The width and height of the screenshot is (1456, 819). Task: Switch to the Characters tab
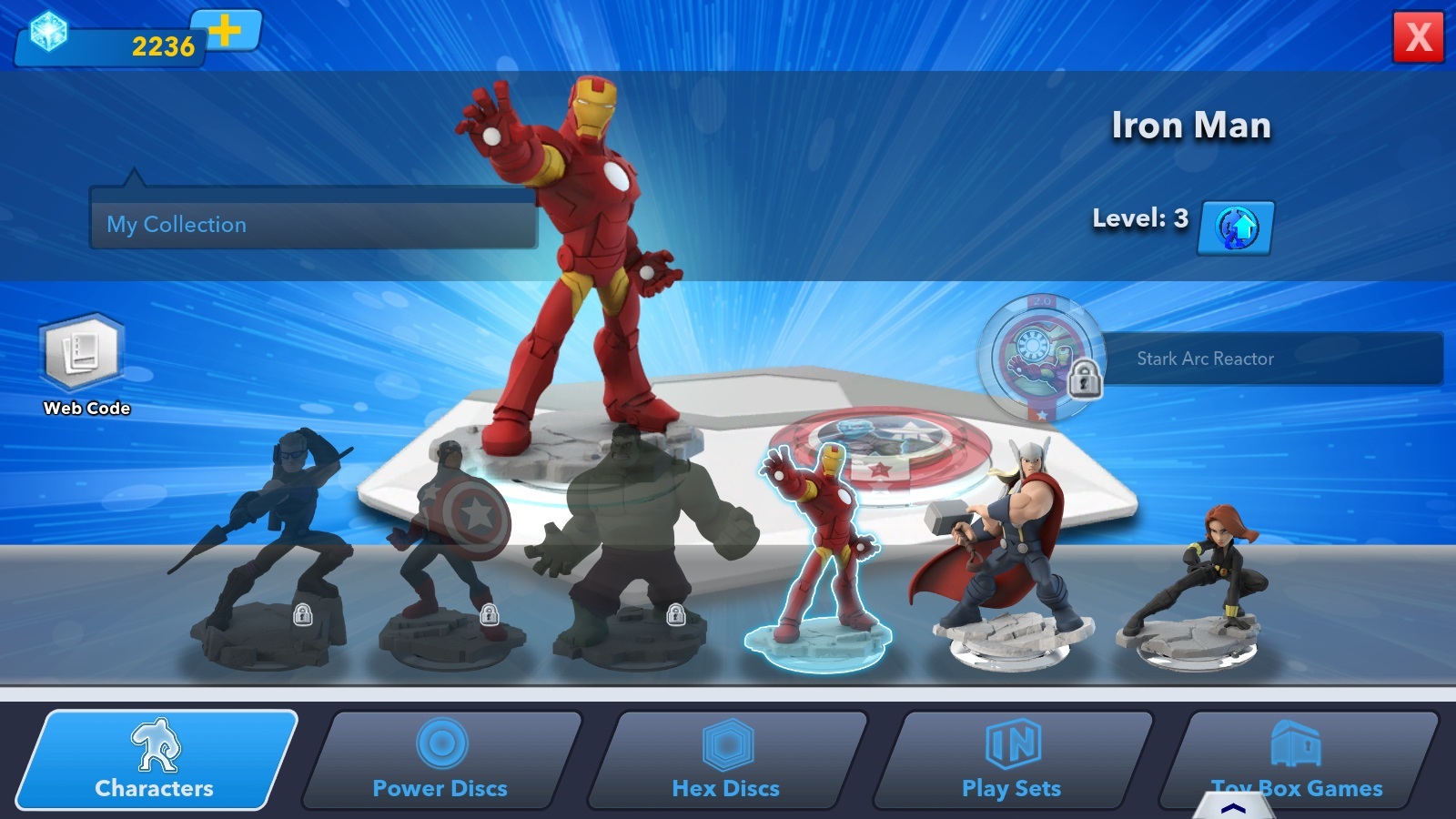[153, 788]
